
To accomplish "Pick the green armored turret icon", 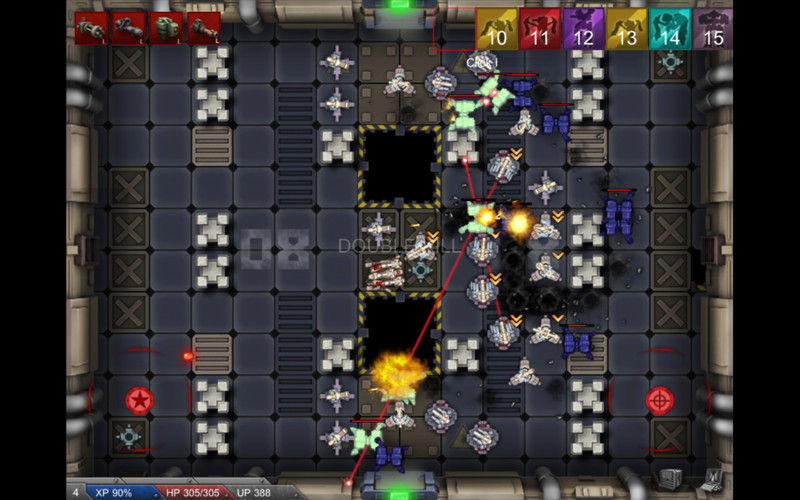I will (166, 28).
